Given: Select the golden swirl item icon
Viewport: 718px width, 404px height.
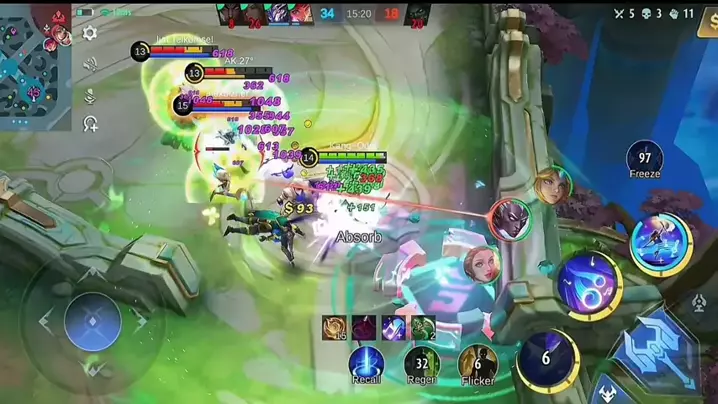Looking at the screenshot, I should point(334,327).
